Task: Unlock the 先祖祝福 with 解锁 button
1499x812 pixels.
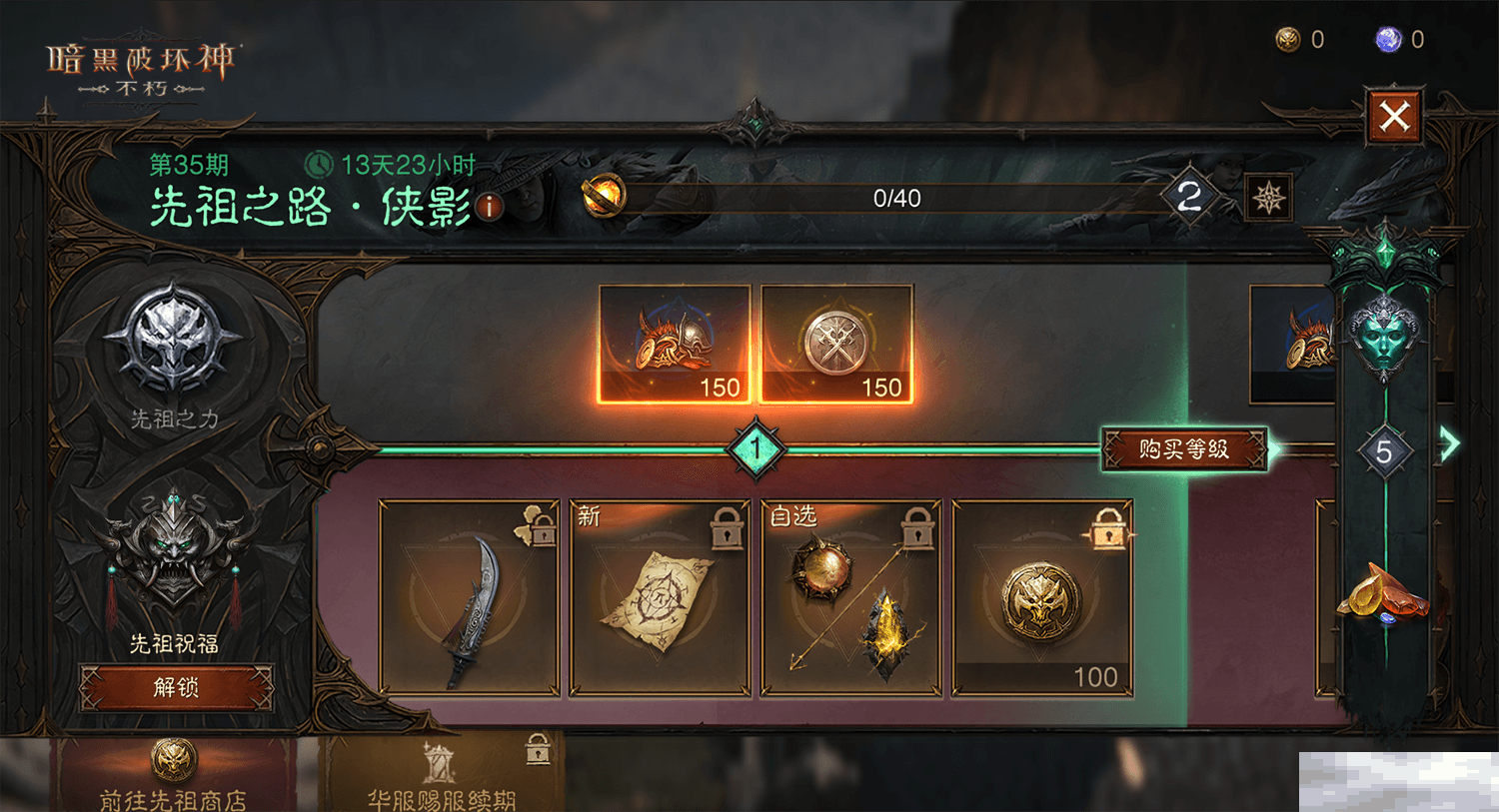Action: tap(176, 687)
